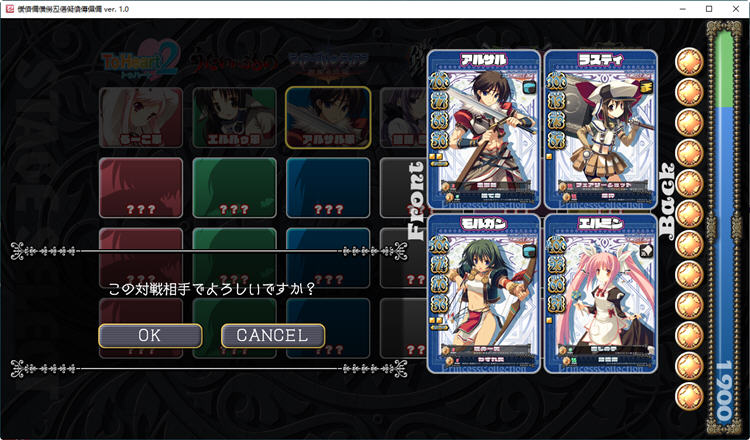Pick the モルガン character card
The height and width of the screenshot is (440, 750).
point(483,292)
